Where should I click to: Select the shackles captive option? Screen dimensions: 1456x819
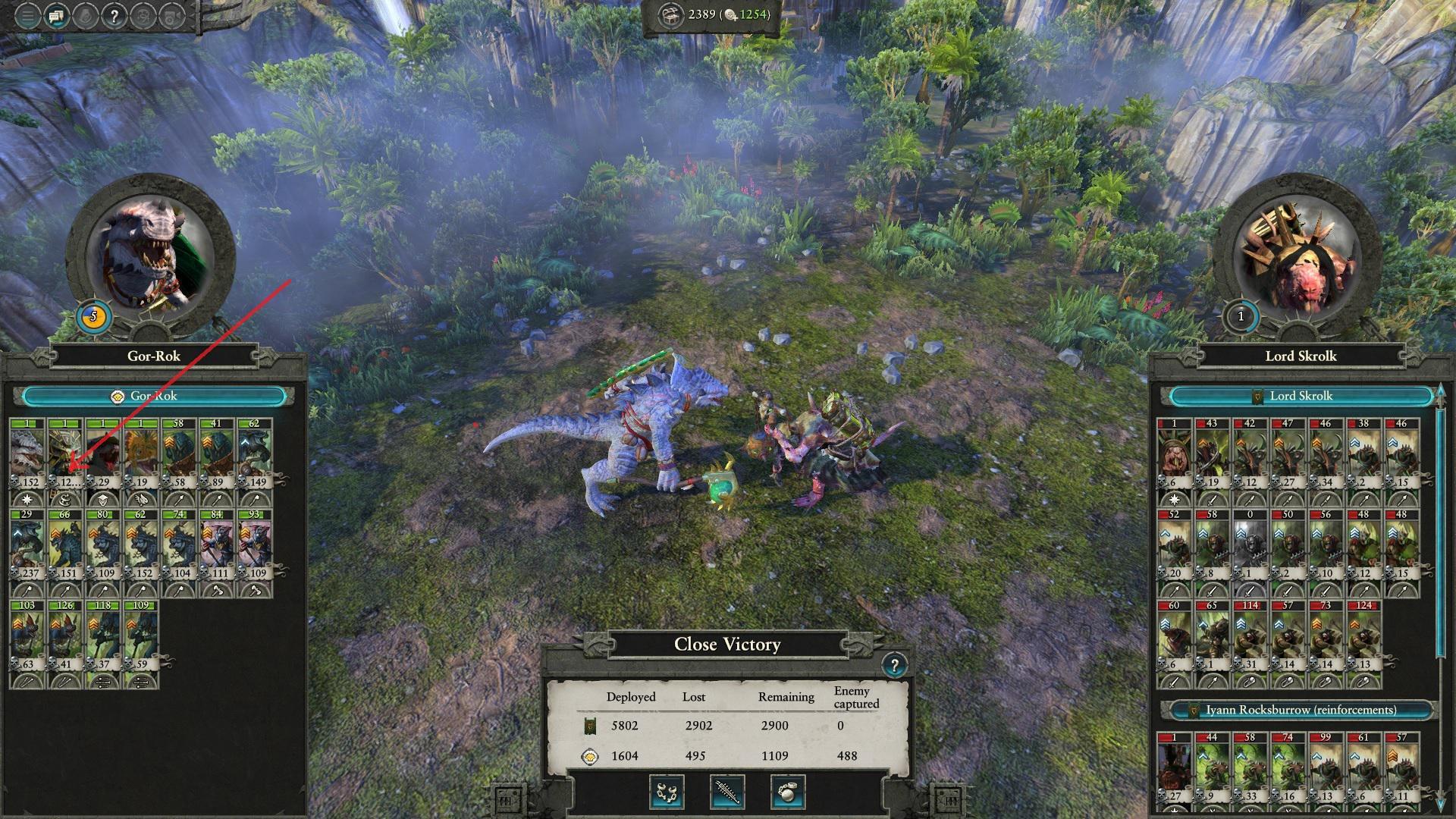[x=666, y=794]
